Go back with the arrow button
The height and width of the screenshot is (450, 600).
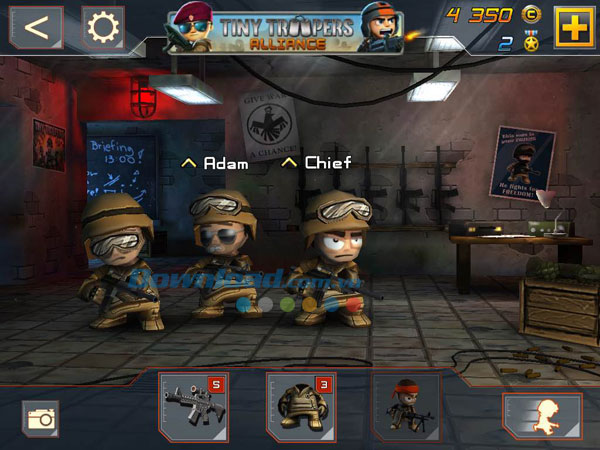click(x=36, y=27)
